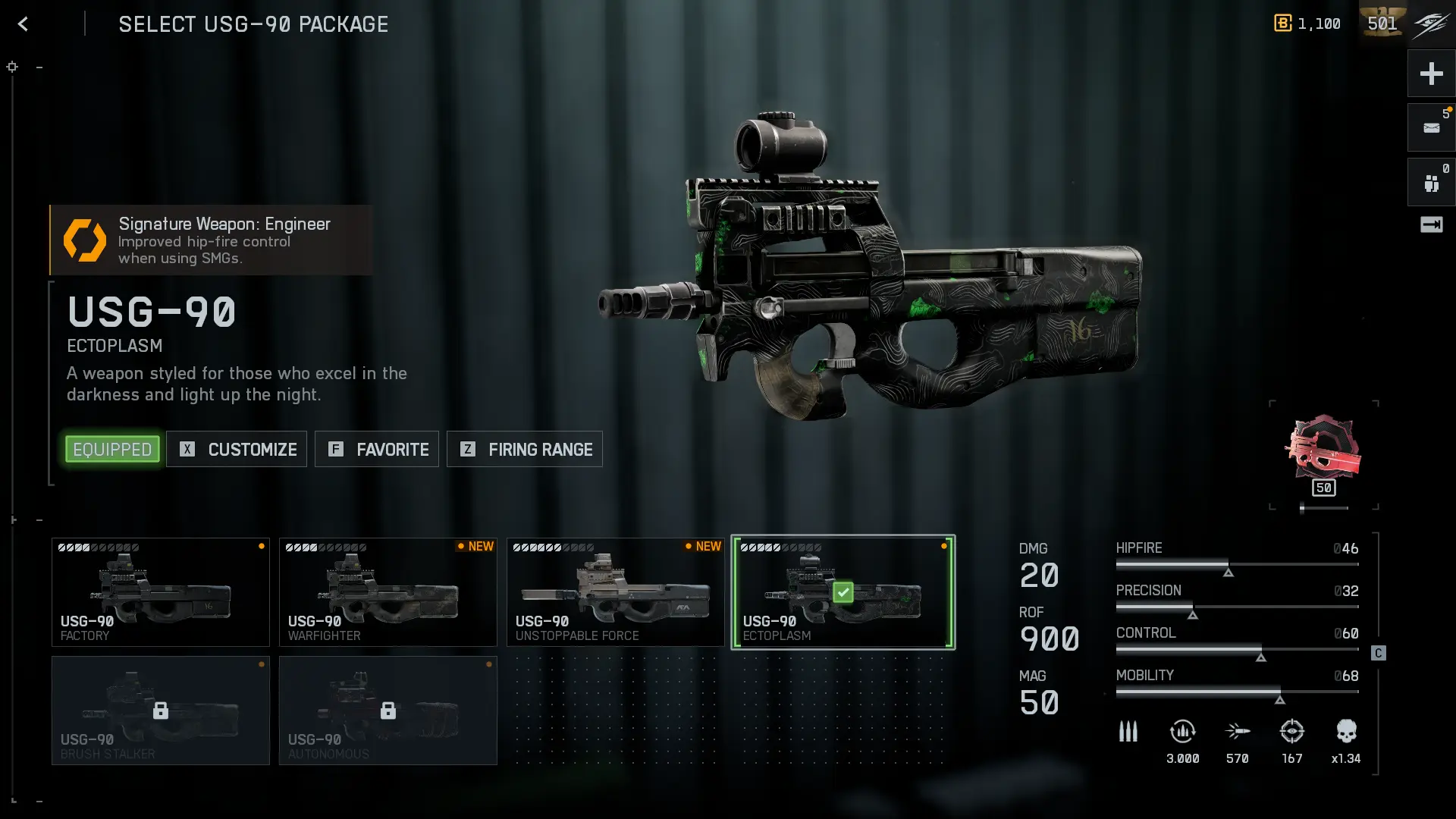Mark weapon package as Favorite
The width and height of the screenshot is (1456, 819).
pos(377,450)
